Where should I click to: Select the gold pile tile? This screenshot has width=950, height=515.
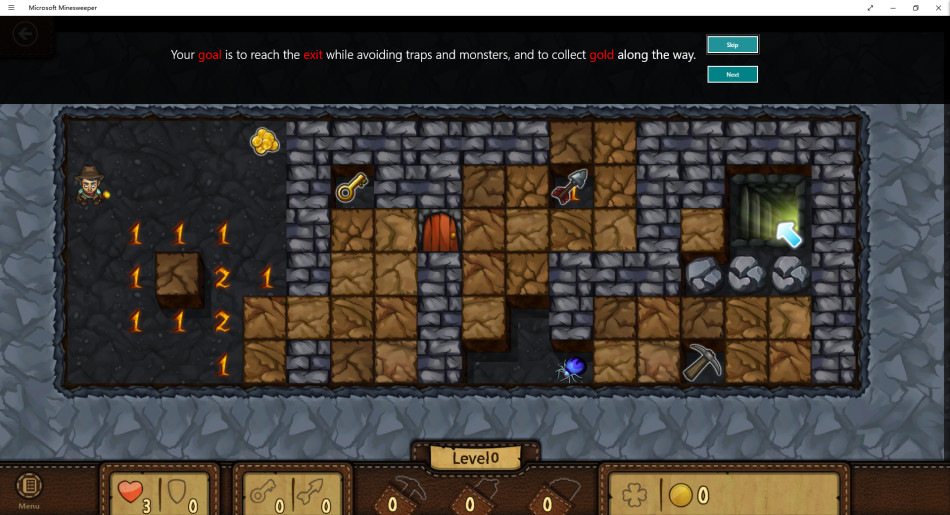click(x=264, y=142)
